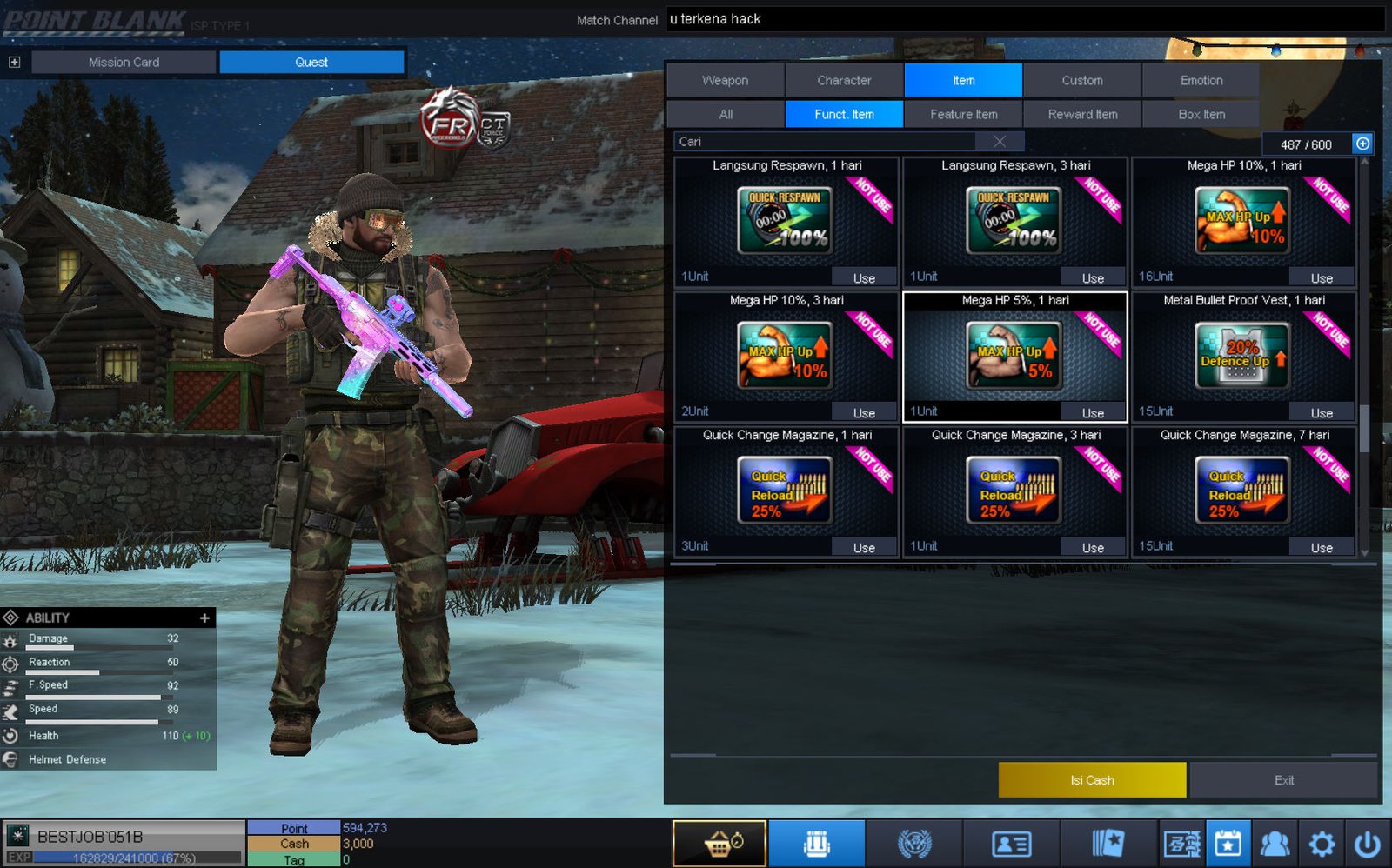Image resolution: width=1392 pixels, height=868 pixels.
Task: Click the power quit icon
Action: coord(1368,844)
